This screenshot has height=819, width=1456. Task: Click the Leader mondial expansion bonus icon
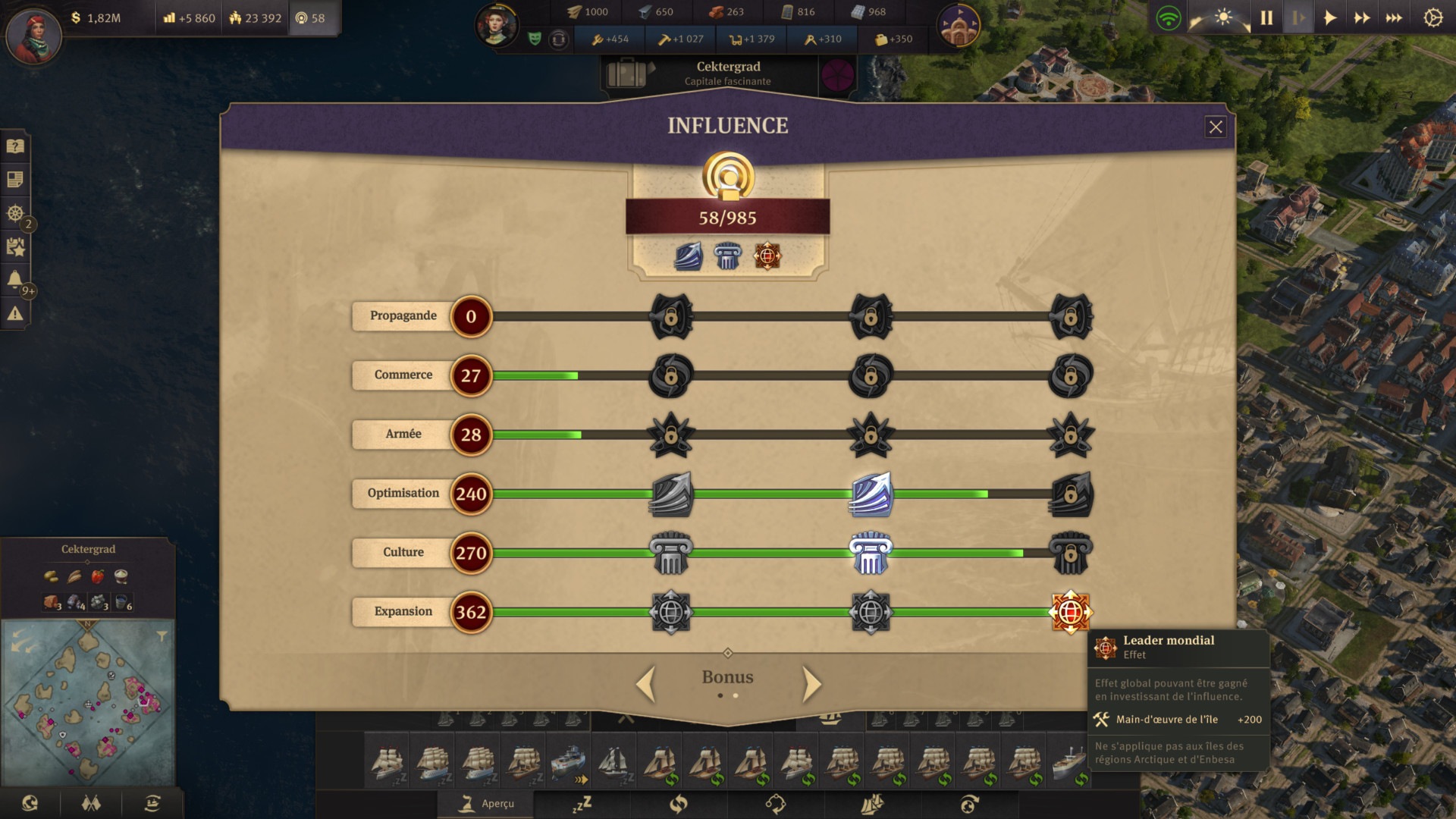click(1070, 612)
